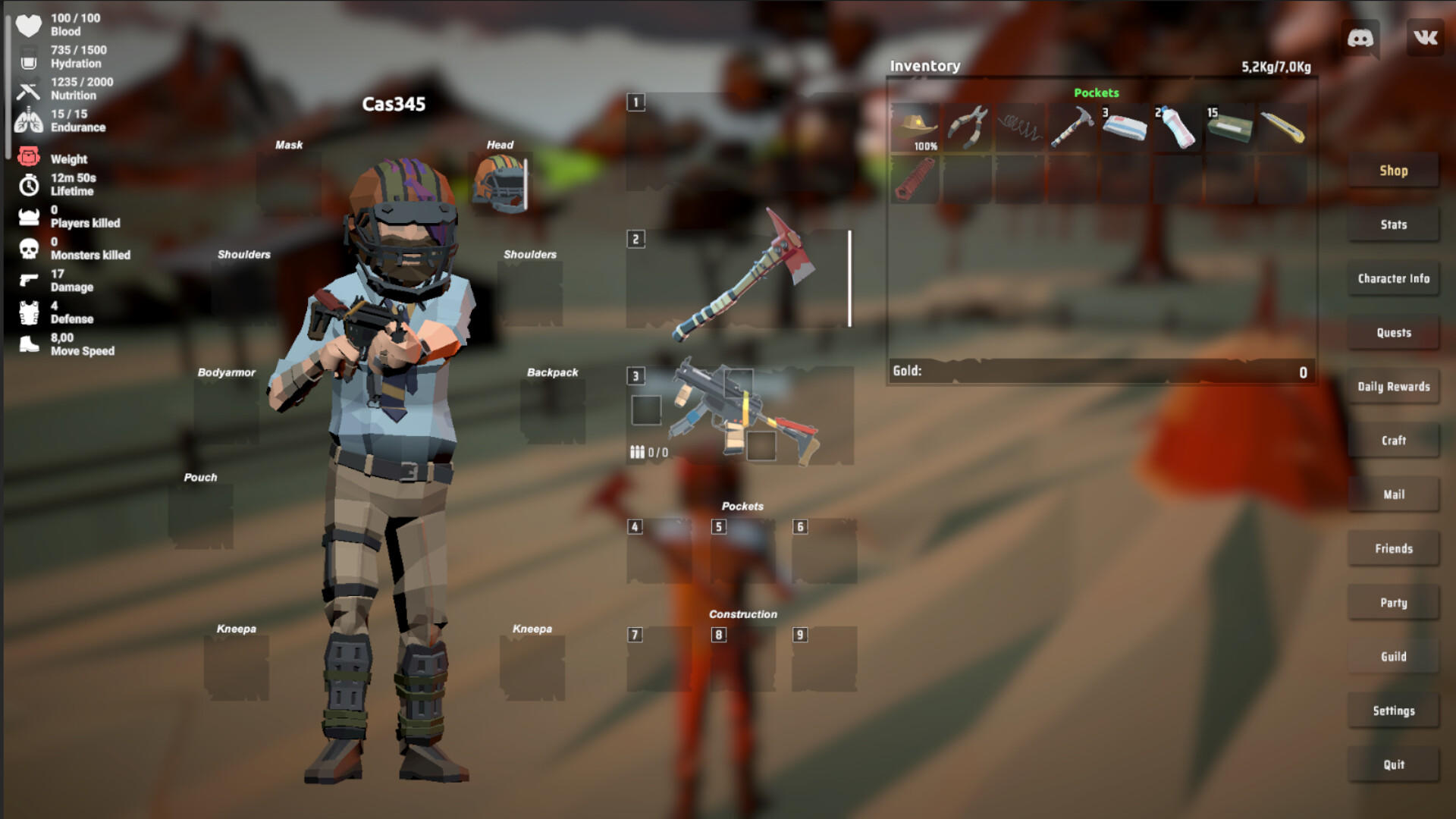This screenshot has width=1456, height=819.
Task: Pick up the hammer from the Pockets row
Action: click(1071, 125)
